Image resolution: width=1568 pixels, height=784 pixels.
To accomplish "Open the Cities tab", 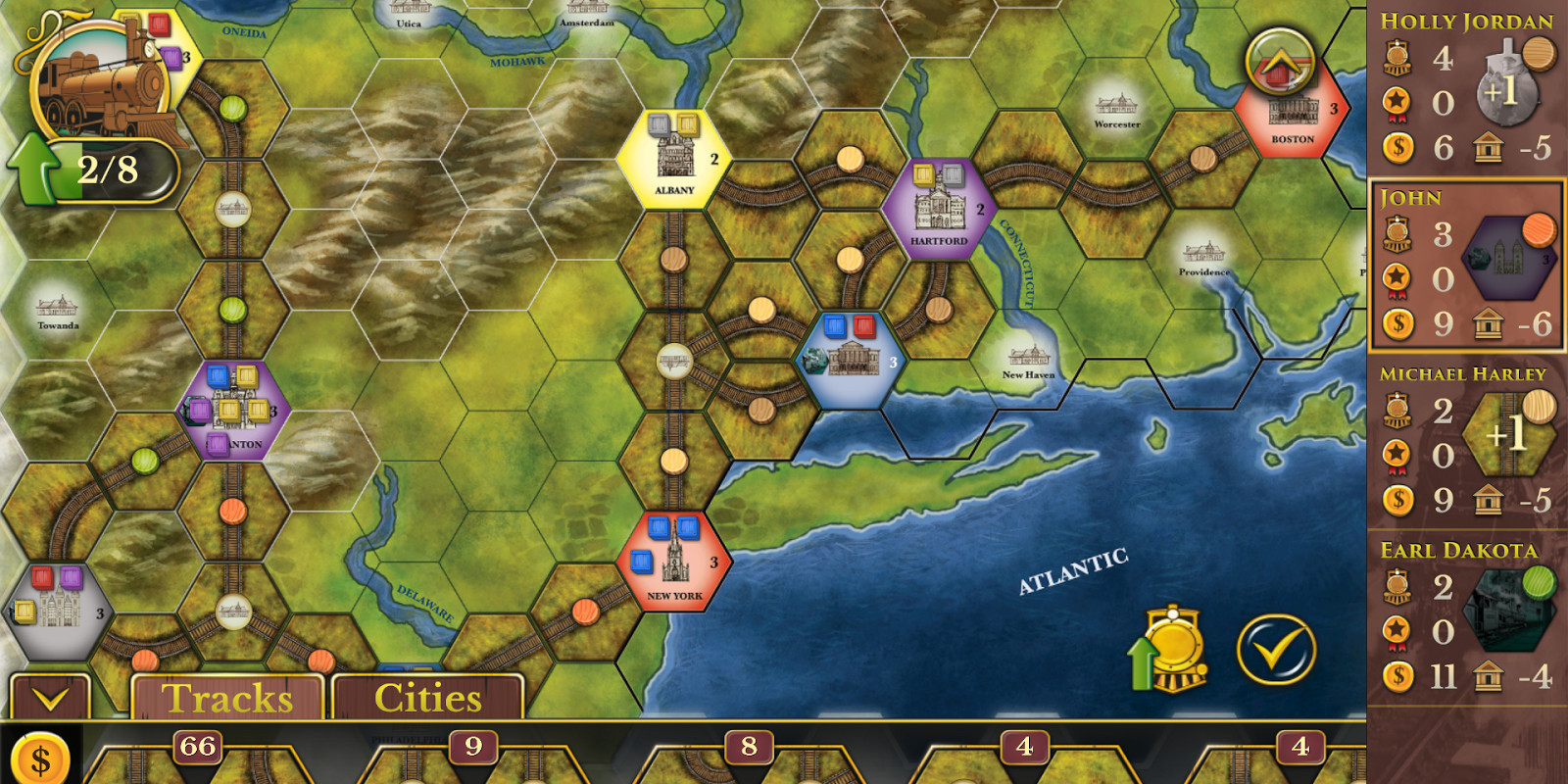I will pos(427,698).
